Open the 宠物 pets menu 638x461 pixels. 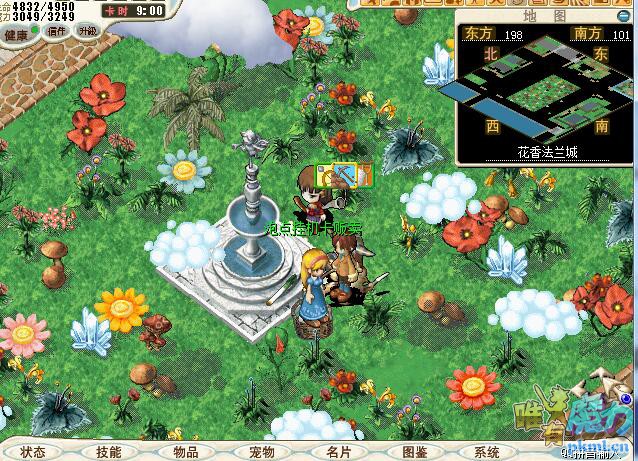(261, 452)
